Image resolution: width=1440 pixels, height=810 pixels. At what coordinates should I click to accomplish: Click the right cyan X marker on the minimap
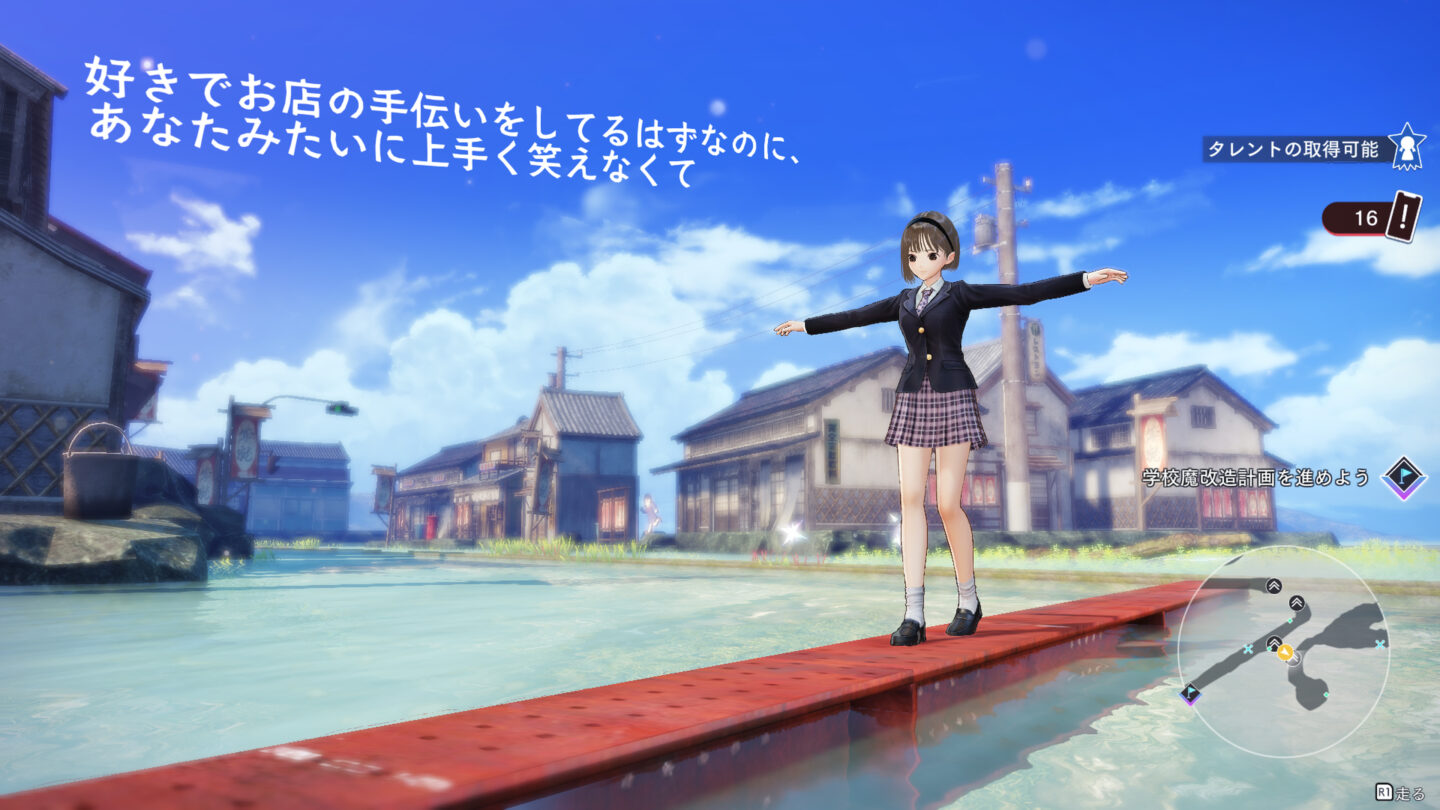1379,645
